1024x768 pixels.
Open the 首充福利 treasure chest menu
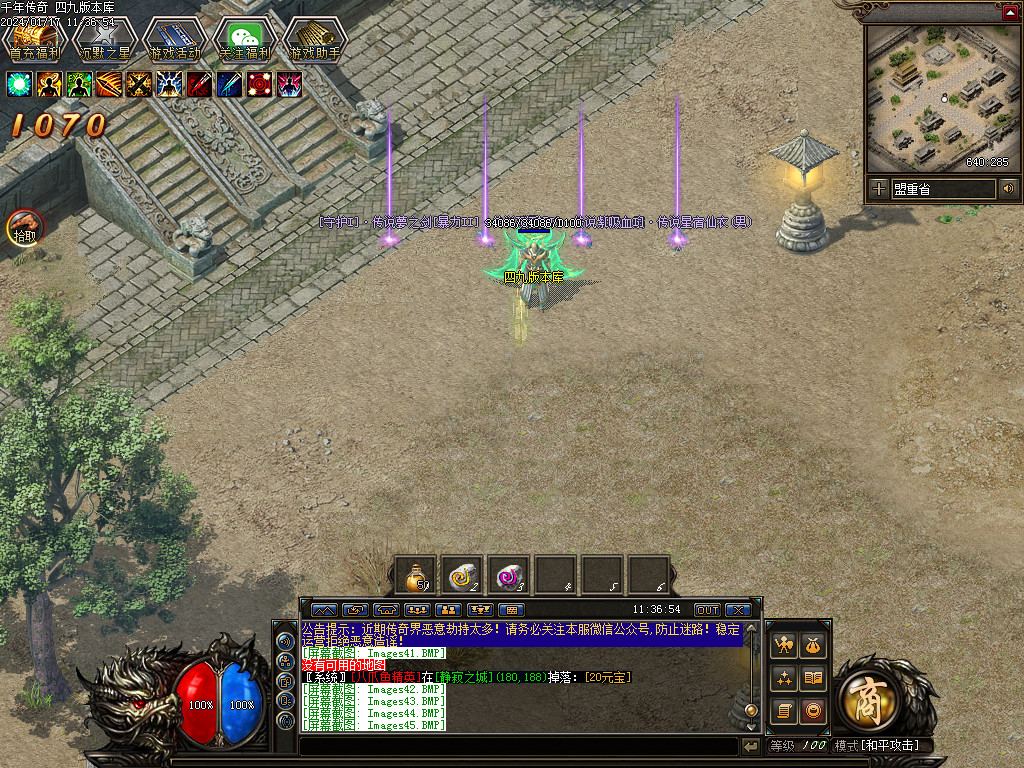click(34, 39)
